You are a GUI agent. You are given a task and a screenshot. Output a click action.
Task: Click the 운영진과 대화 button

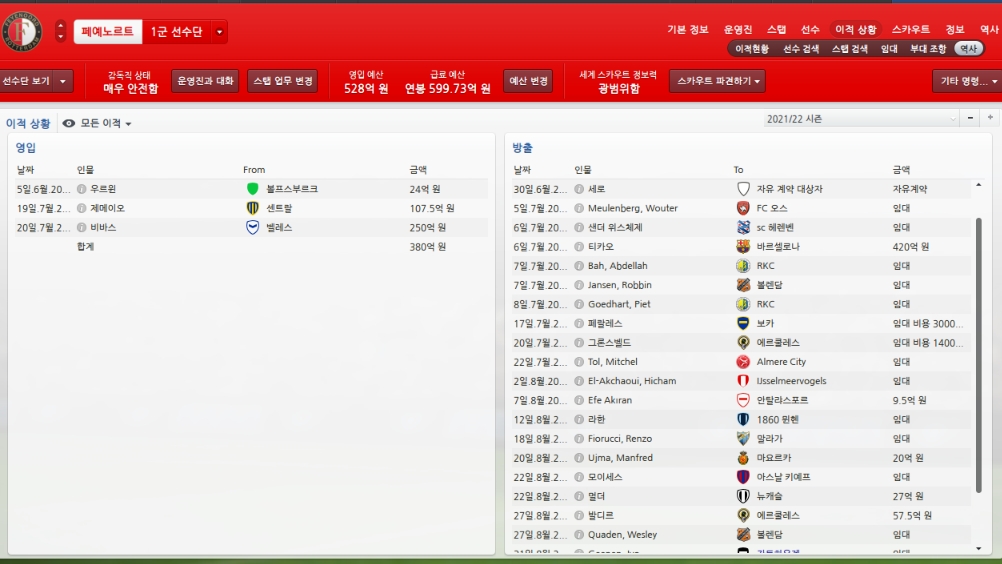pyautogui.click(x=205, y=81)
